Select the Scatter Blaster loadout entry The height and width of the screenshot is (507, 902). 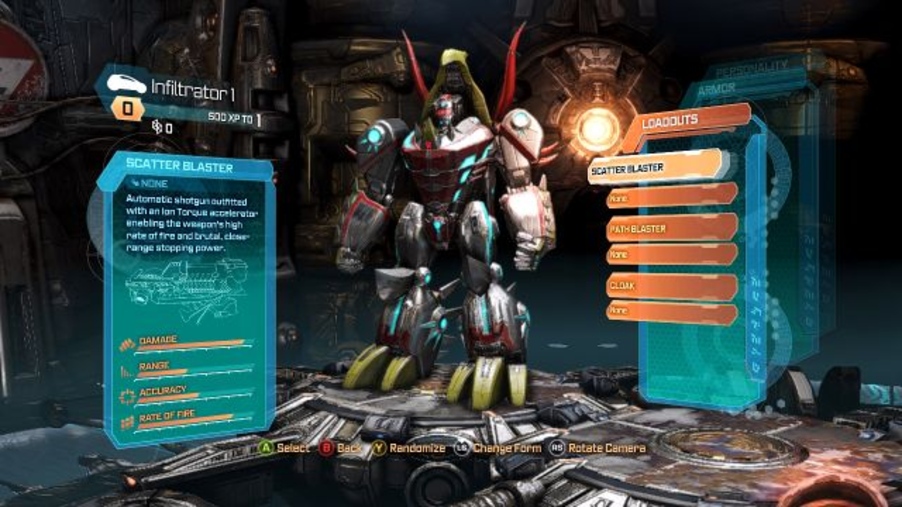point(657,168)
